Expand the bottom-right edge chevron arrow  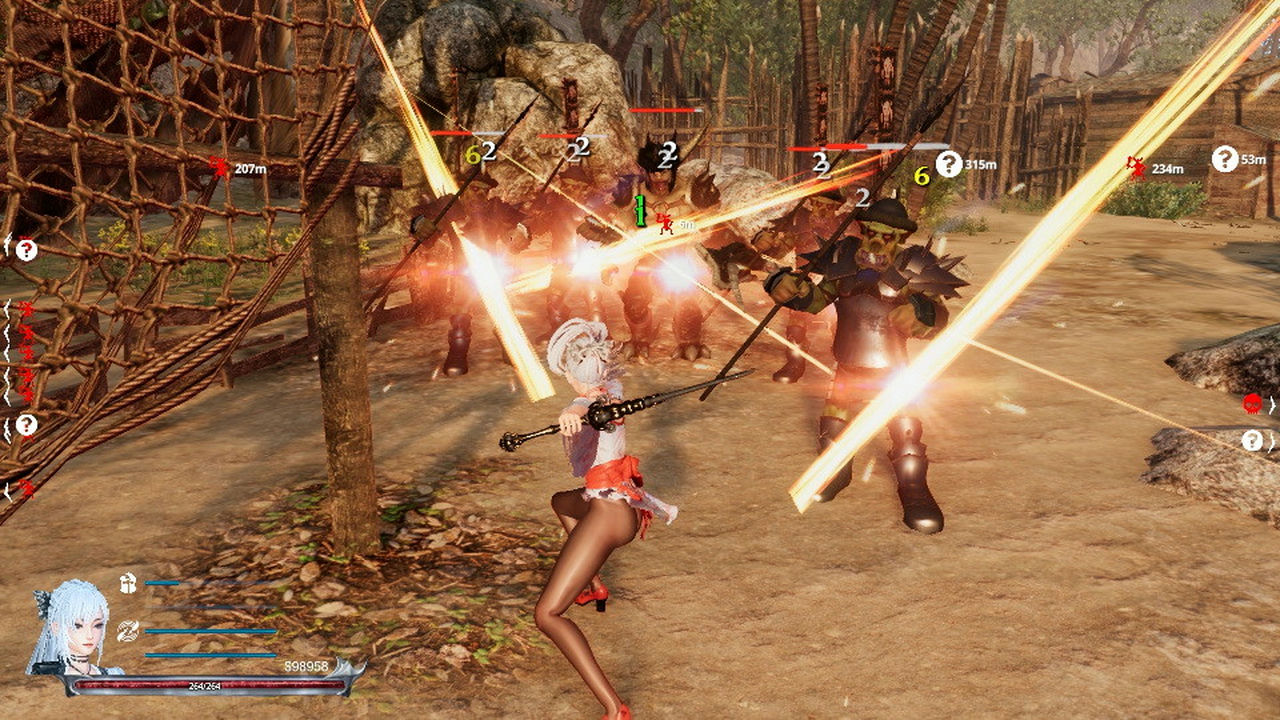pos(1272,442)
